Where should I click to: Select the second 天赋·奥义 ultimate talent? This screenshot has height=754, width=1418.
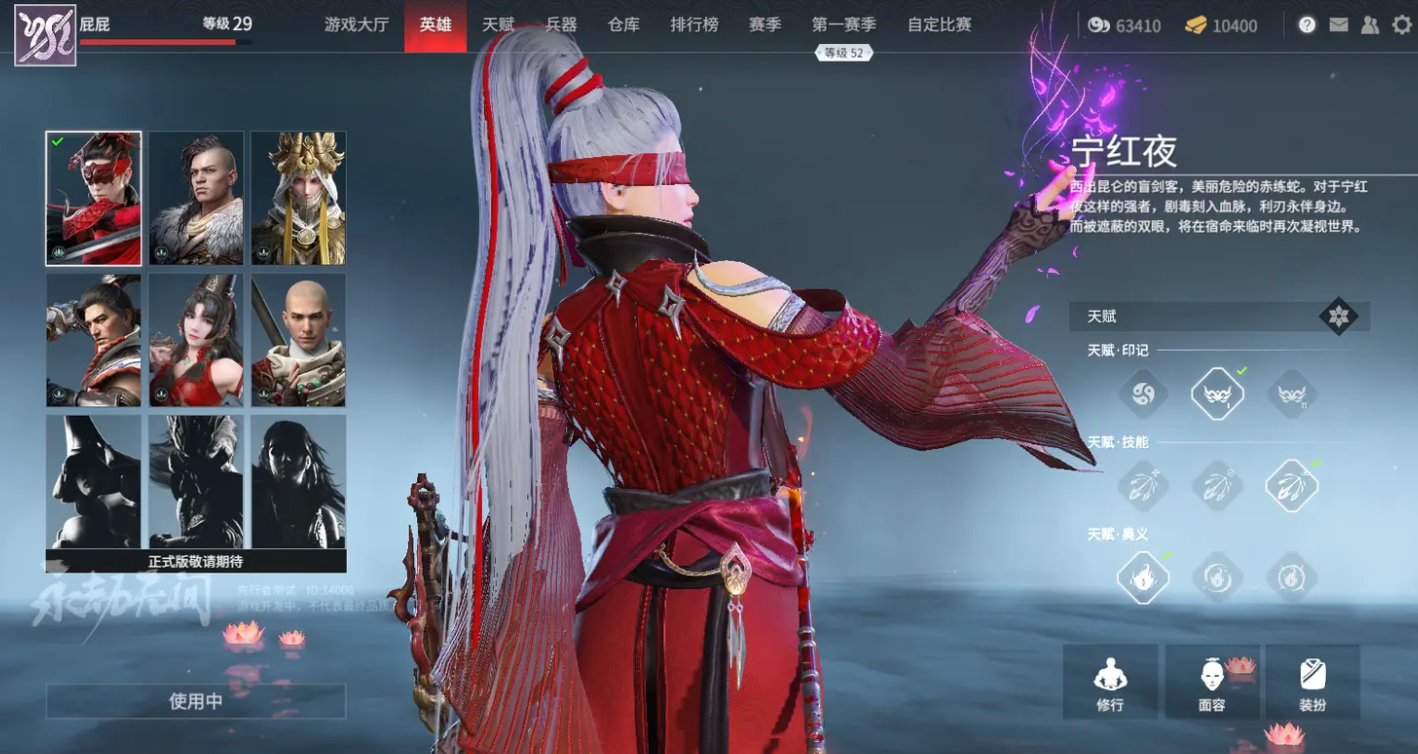coord(1217,576)
